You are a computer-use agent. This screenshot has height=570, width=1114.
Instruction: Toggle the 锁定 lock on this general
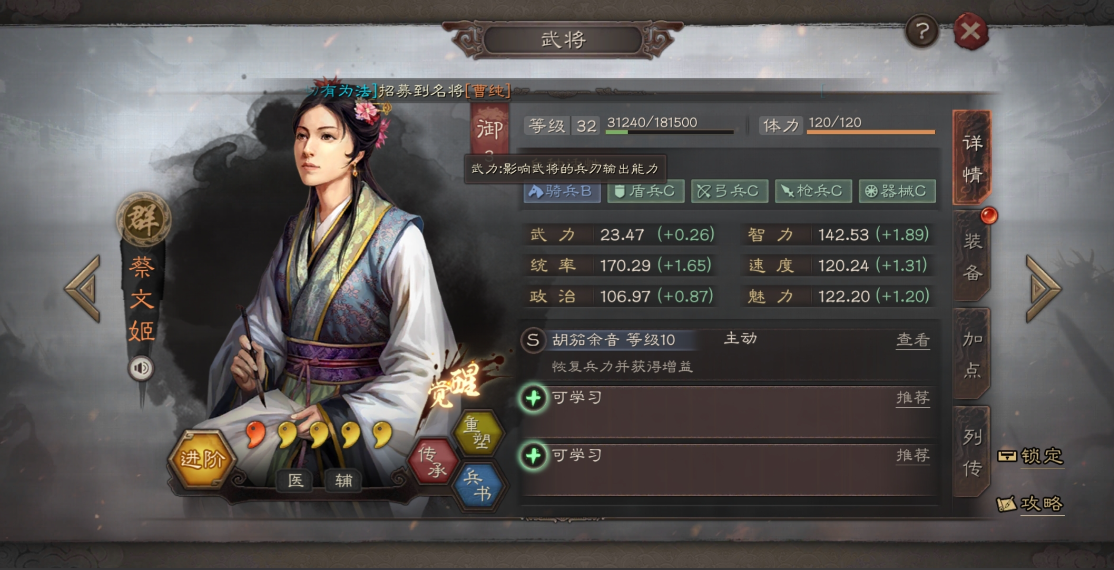pos(1030,456)
